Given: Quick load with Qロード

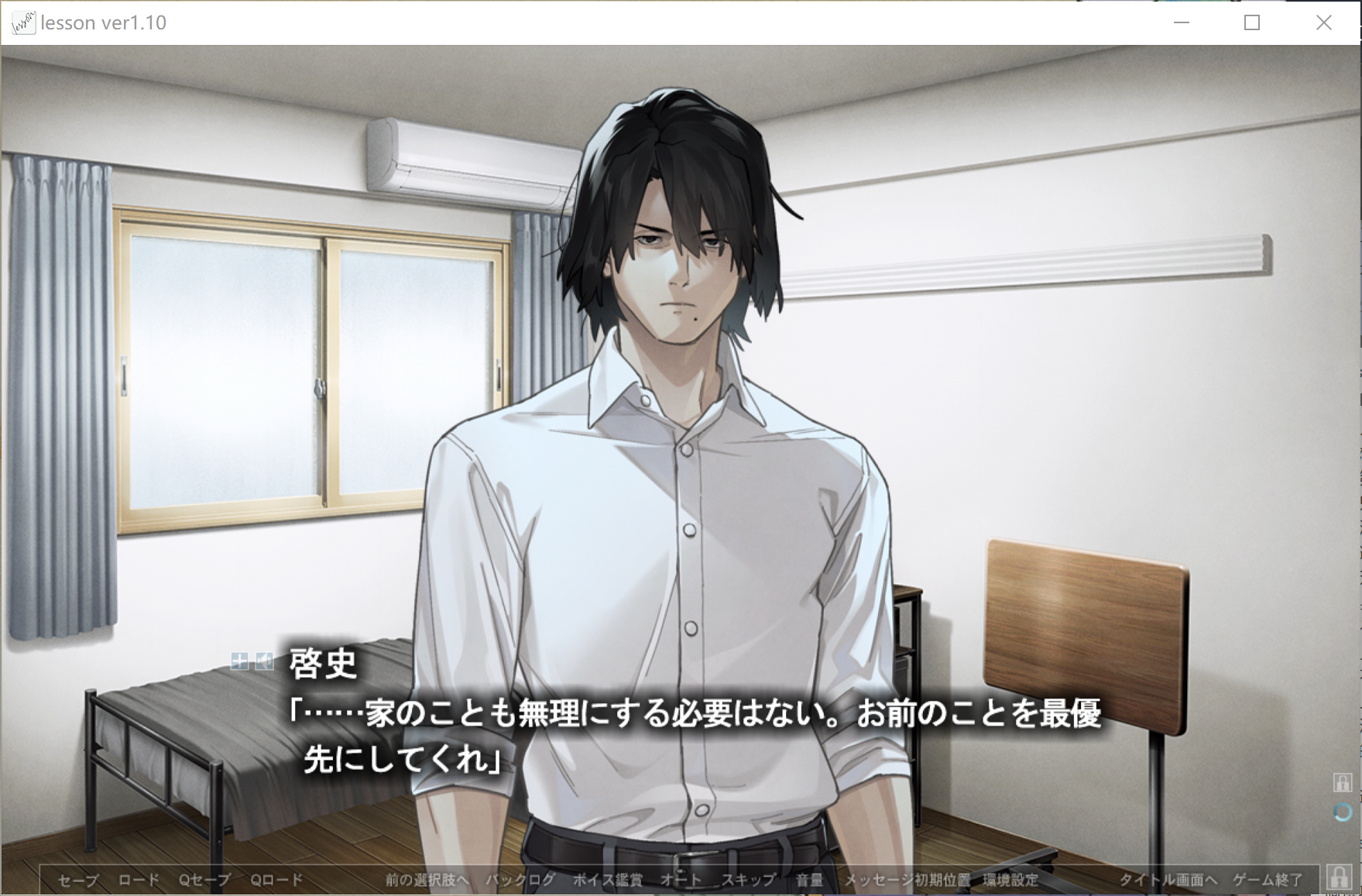Looking at the screenshot, I should pos(276,880).
